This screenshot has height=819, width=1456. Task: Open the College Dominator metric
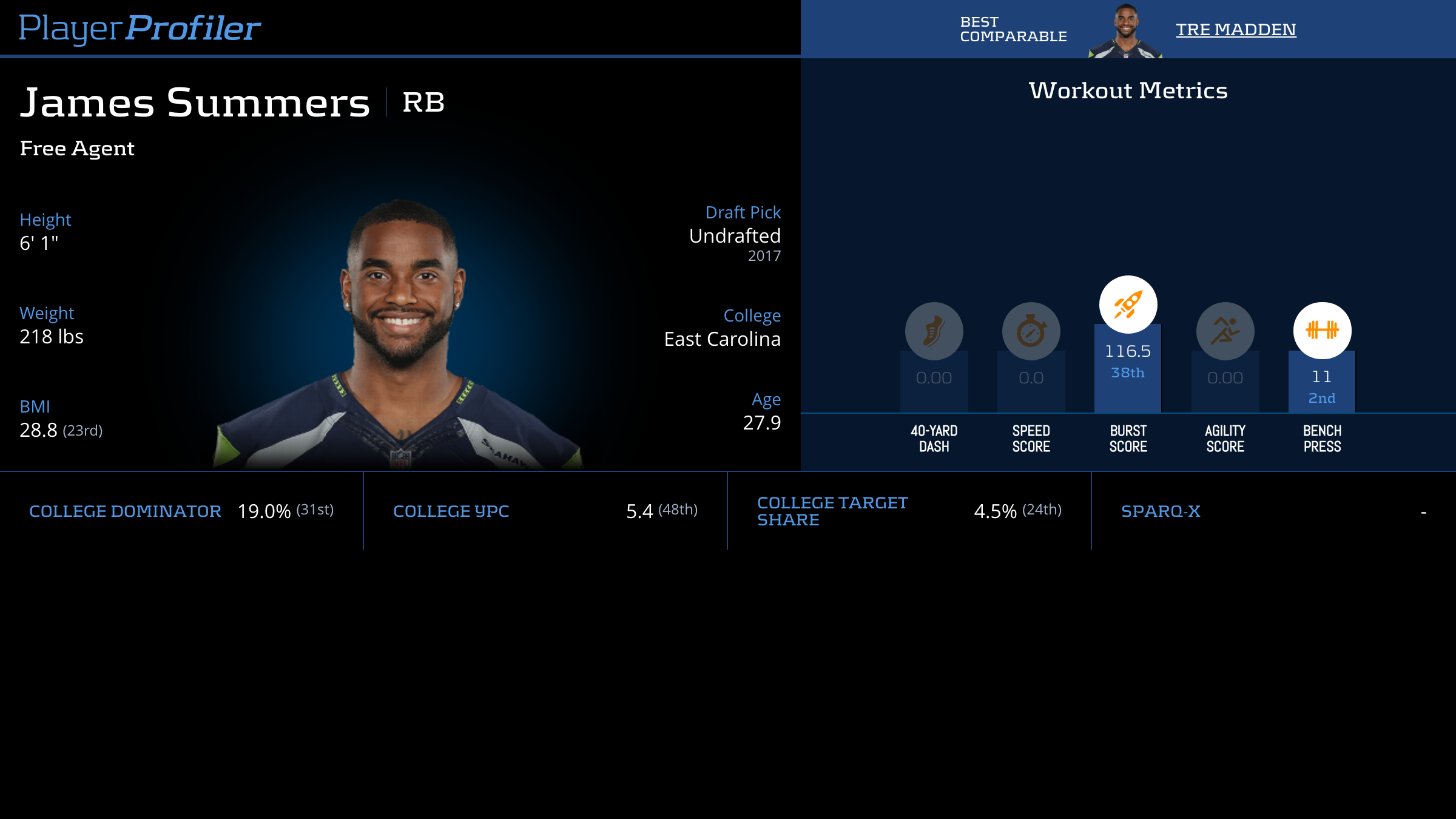click(x=125, y=511)
